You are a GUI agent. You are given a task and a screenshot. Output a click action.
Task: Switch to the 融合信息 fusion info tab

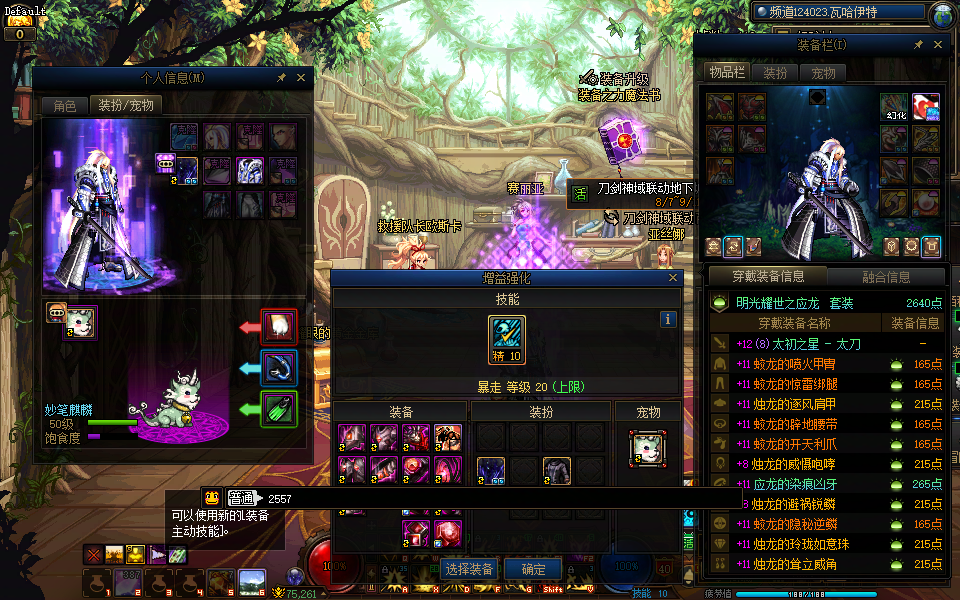pos(885,277)
